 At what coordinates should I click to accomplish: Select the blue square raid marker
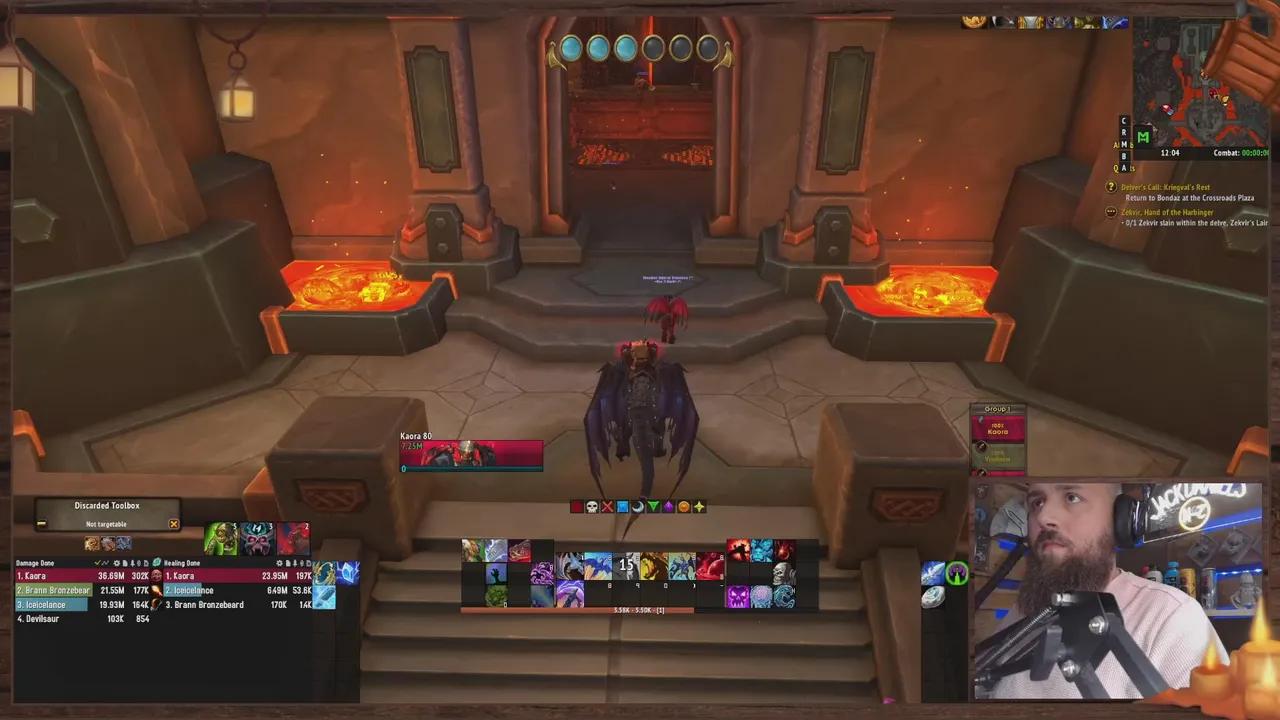622,507
